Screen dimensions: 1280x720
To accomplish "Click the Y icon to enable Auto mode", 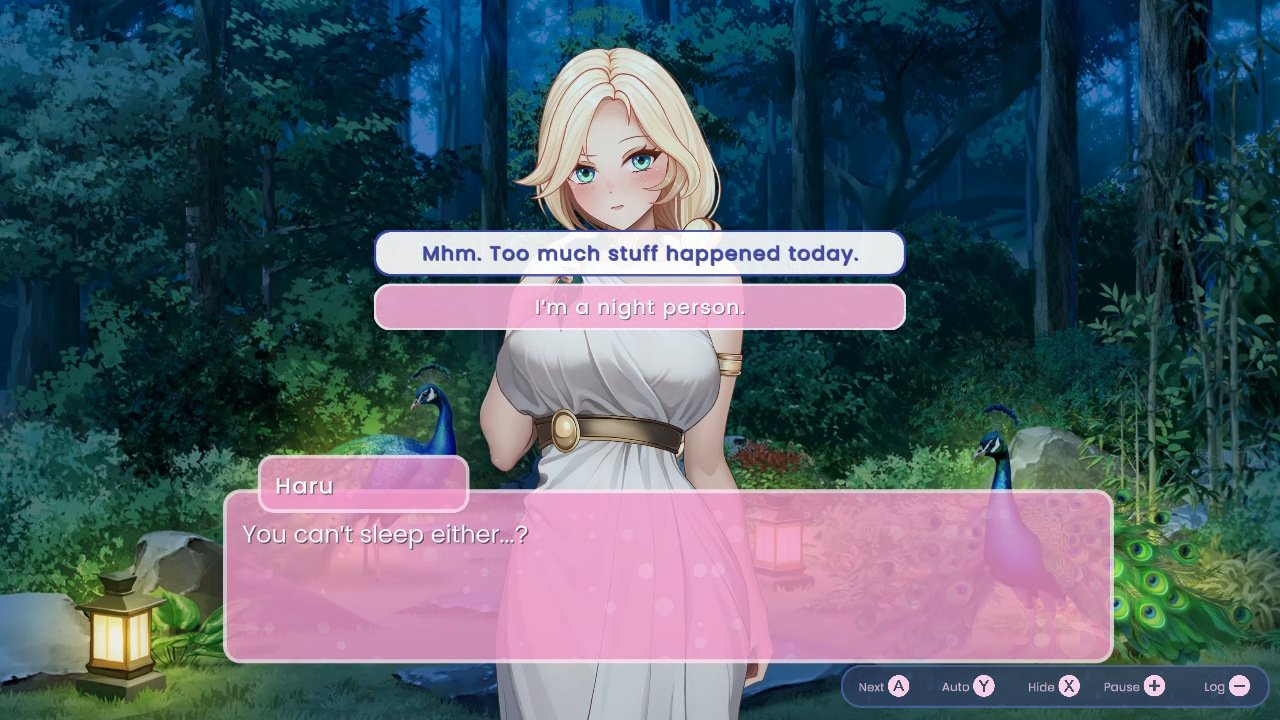I will pyautogui.click(x=983, y=687).
